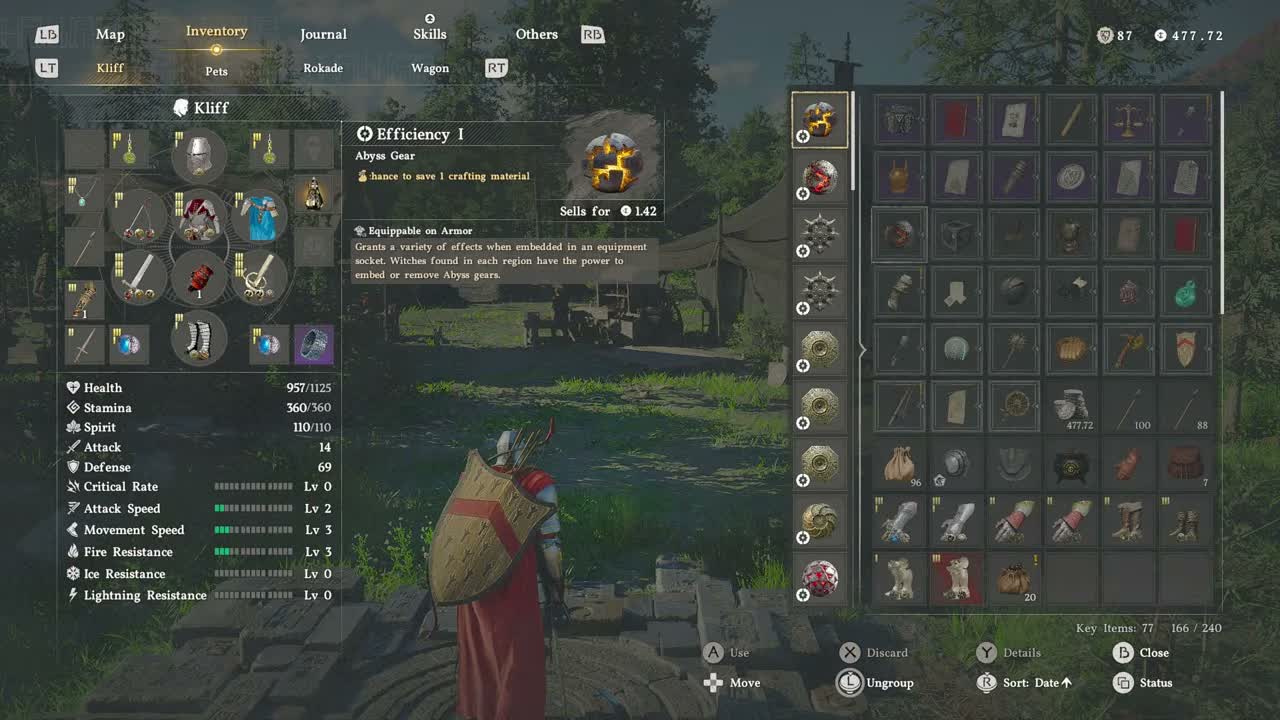Show the Pets inventory sub-tab
The height and width of the screenshot is (720, 1280).
[217, 71]
